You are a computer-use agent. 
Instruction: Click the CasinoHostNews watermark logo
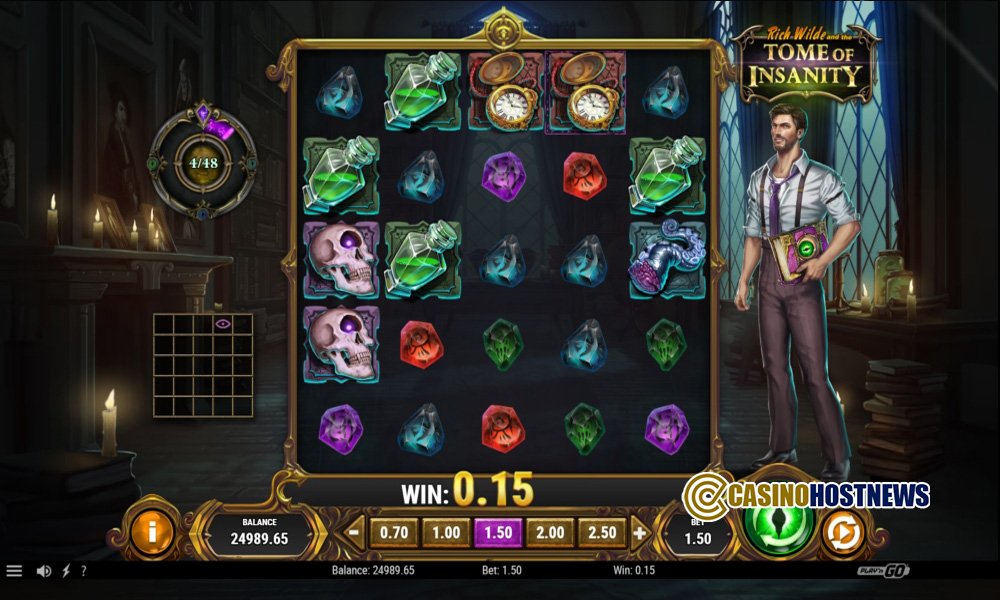tap(806, 494)
